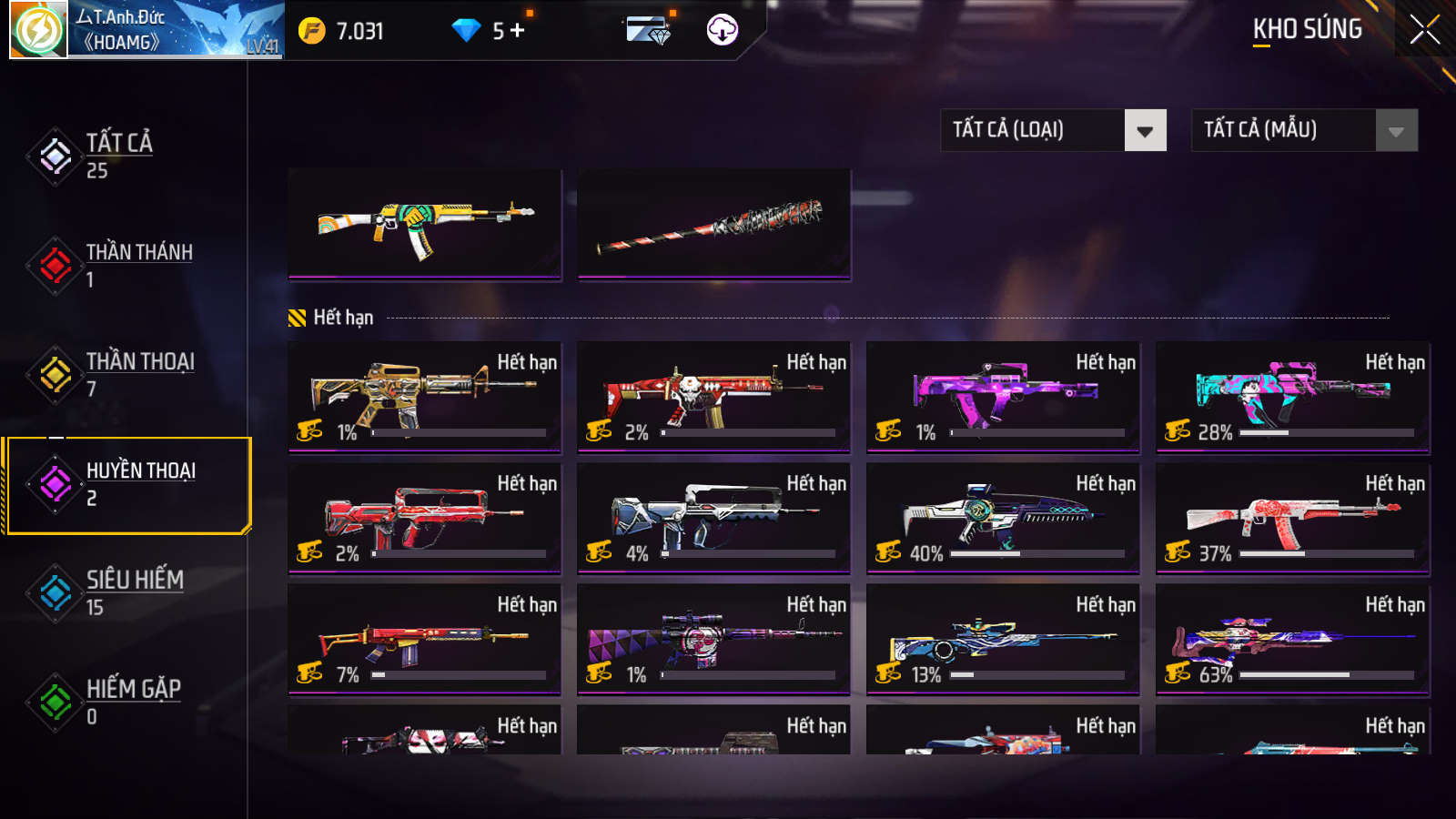Open the Tất Cả (Loại) type dropdown
The width and height of the screenshot is (1456, 819).
tap(1053, 130)
